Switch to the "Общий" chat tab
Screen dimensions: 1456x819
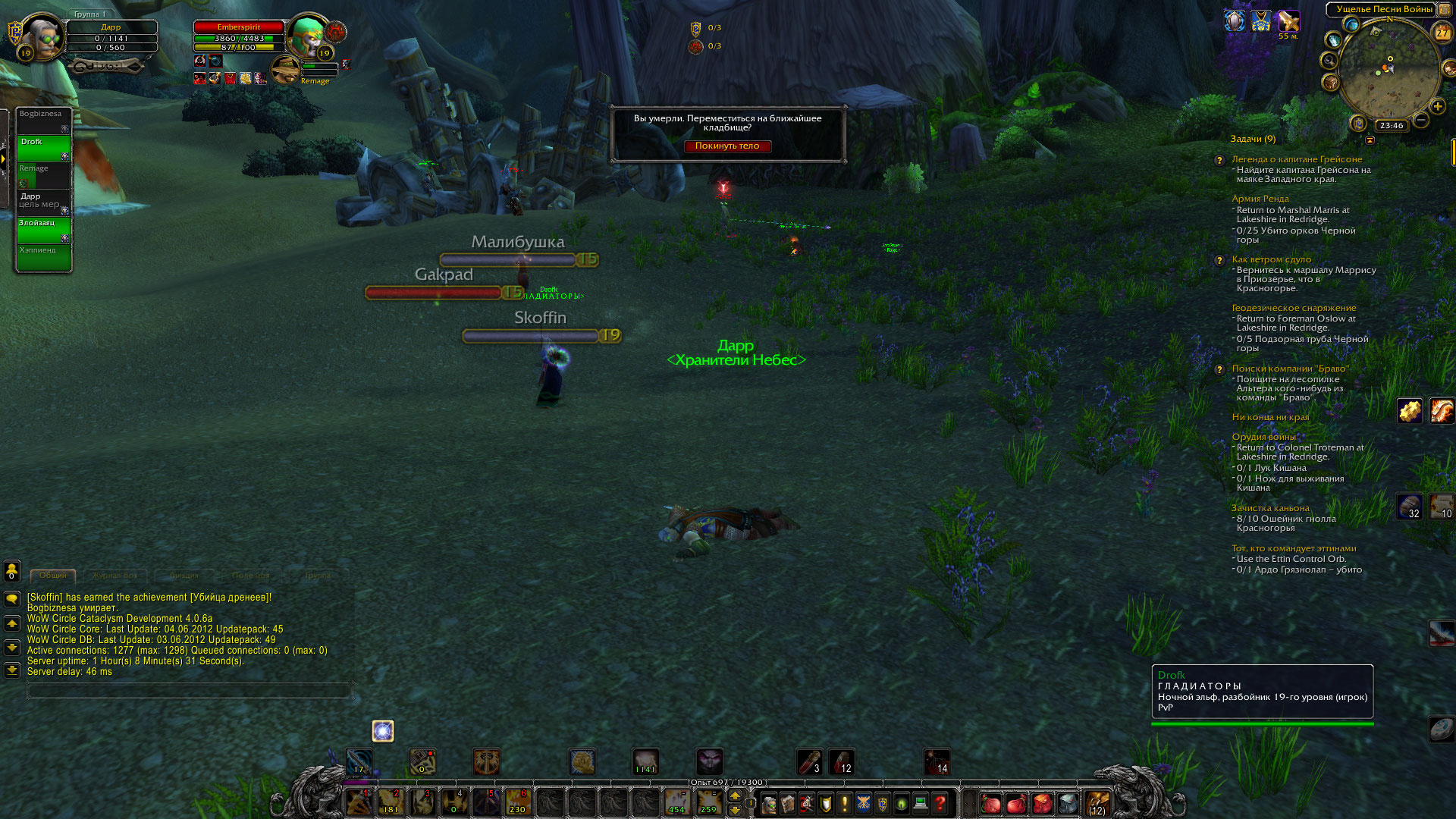(52, 576)
